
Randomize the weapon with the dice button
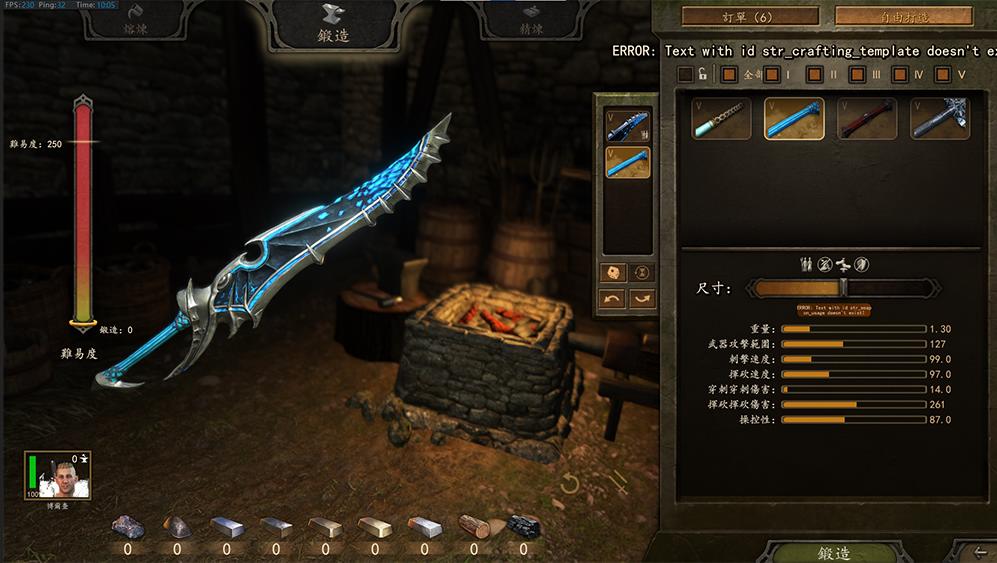point(611,272)
